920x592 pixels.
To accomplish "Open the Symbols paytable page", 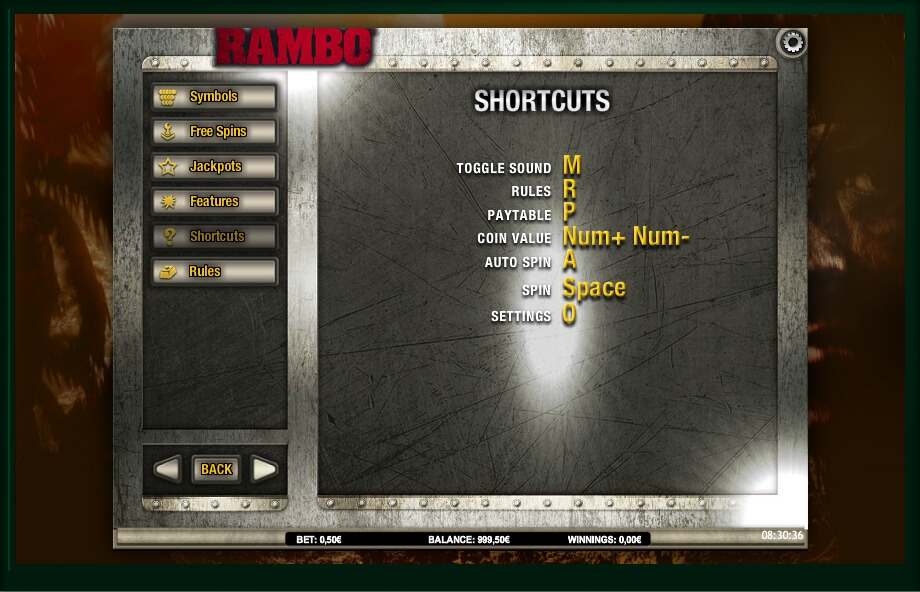I will click(x=214, y=97).
